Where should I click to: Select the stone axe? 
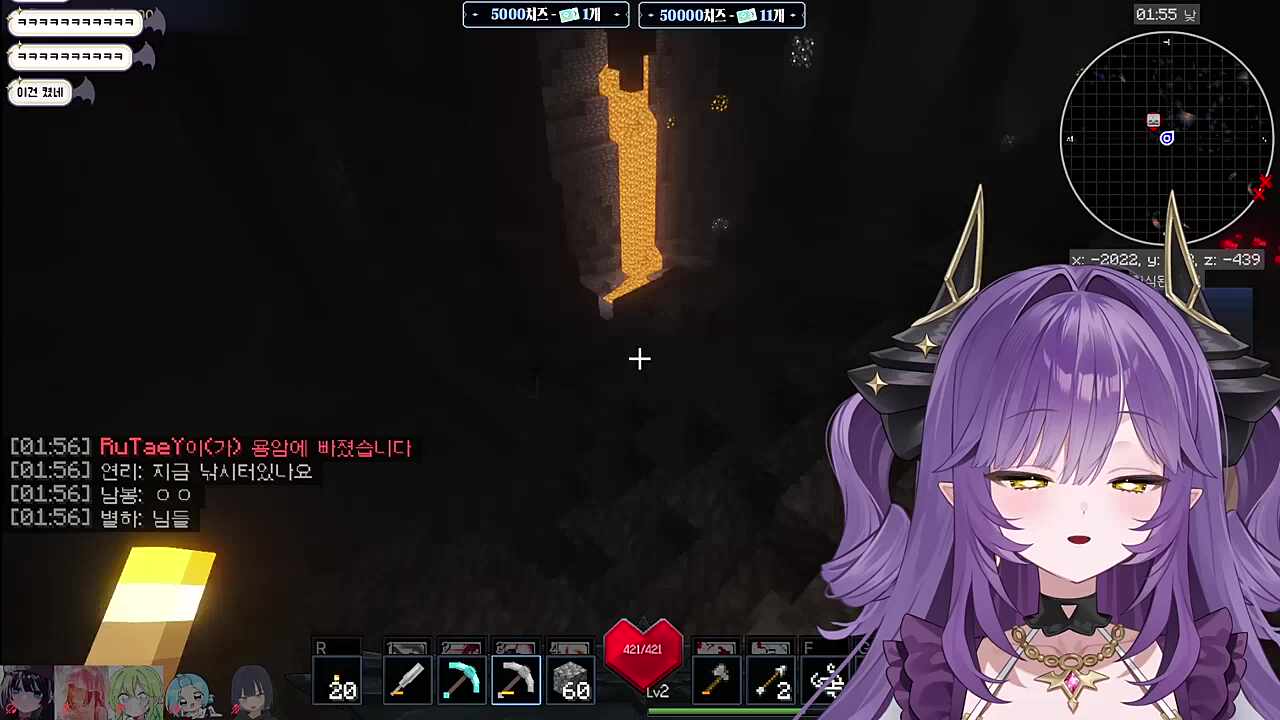tap(716, 680)
